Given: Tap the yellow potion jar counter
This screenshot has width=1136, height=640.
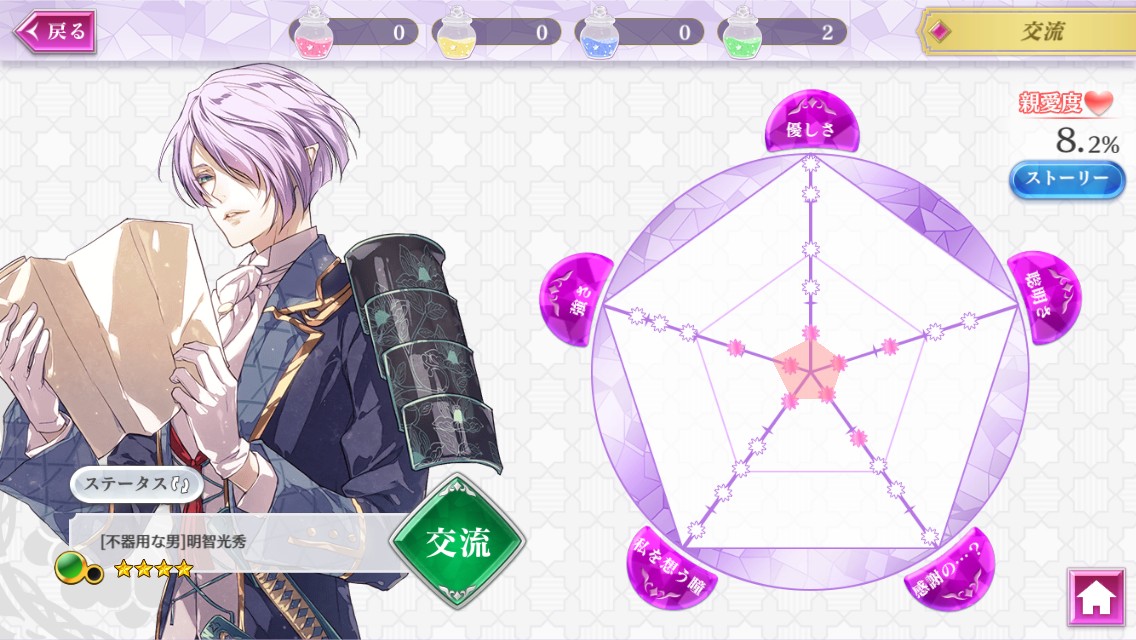Looking at the screenshot, I should [497, 32].
